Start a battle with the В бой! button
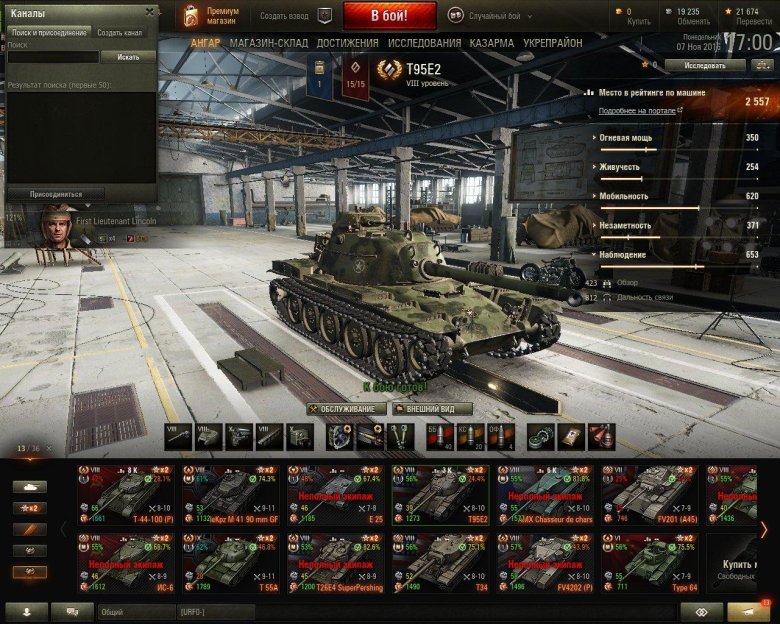 389,16
